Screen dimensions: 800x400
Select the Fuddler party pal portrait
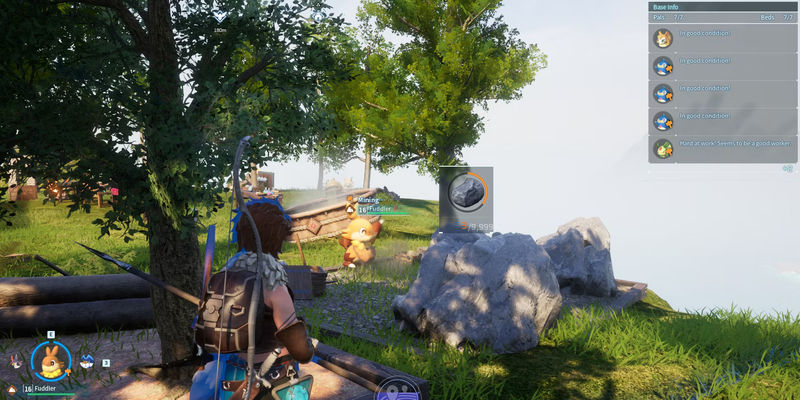point(49,361)
